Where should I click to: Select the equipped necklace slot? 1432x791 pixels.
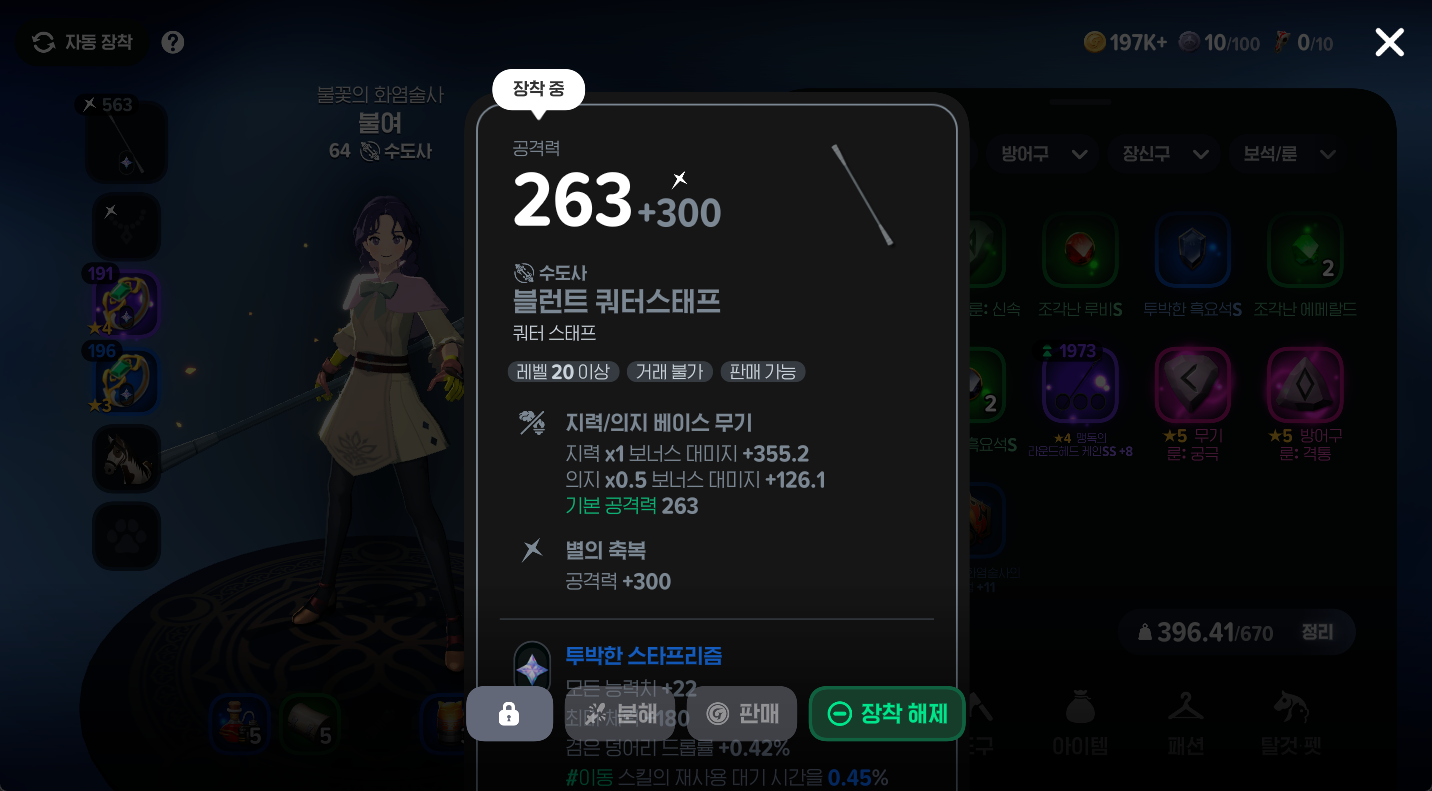pyautogui.click(x=126, y=226)
